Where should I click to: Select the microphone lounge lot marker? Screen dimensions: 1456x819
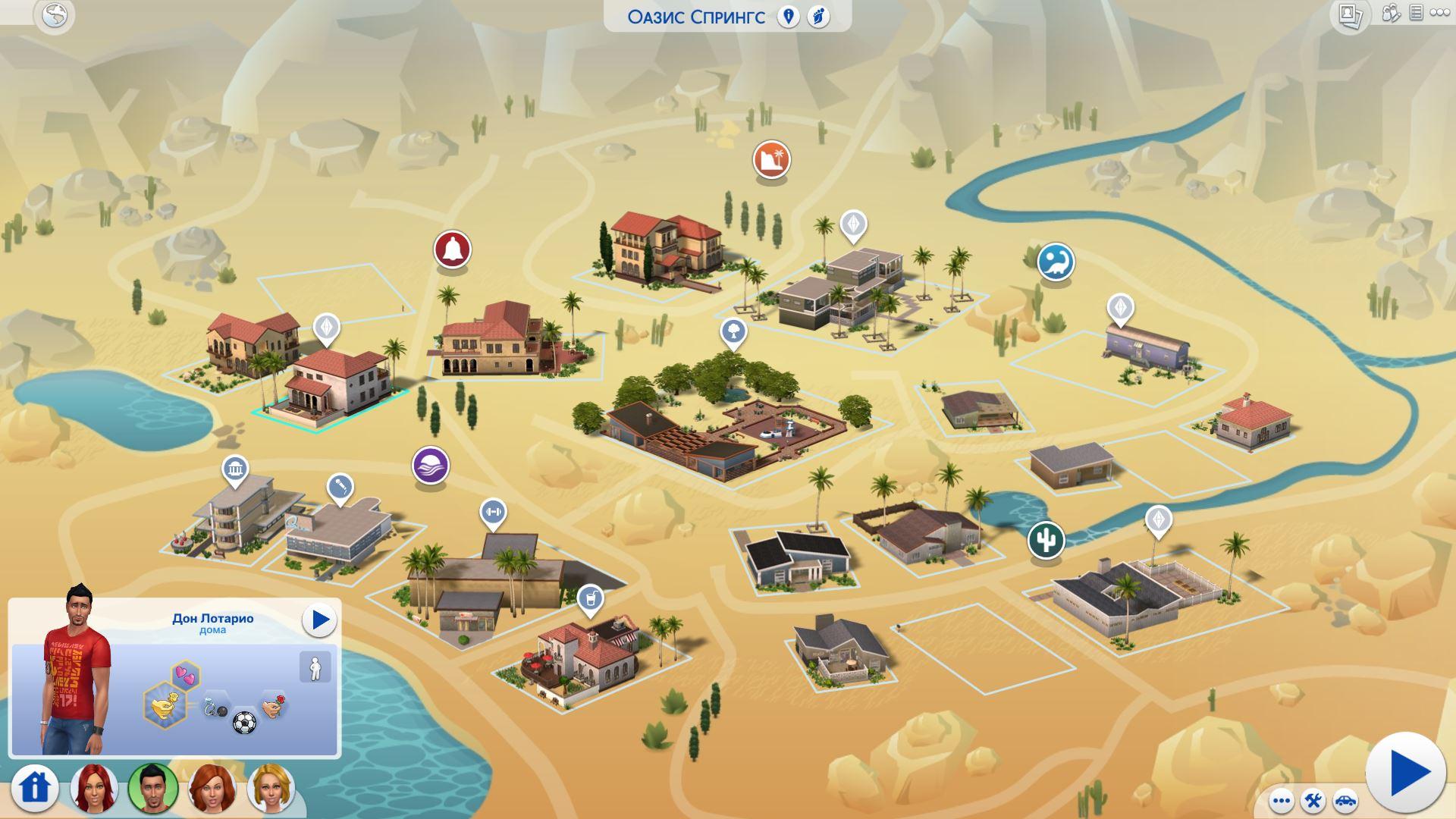340,487
